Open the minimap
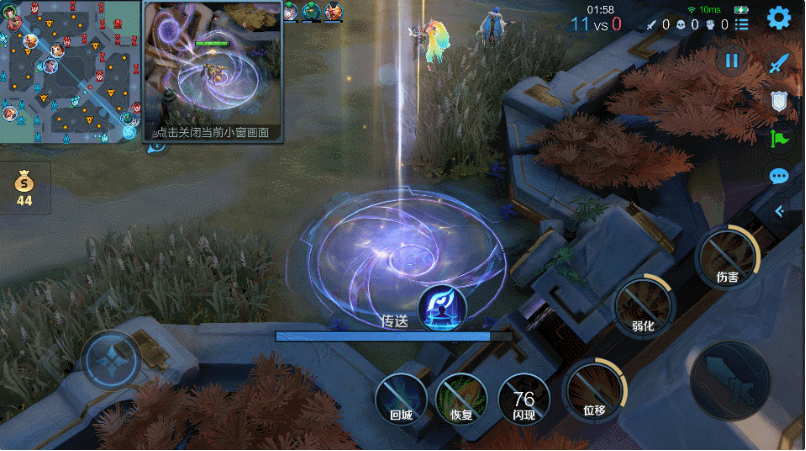806x451 pixels. click(x=70, y=72)
